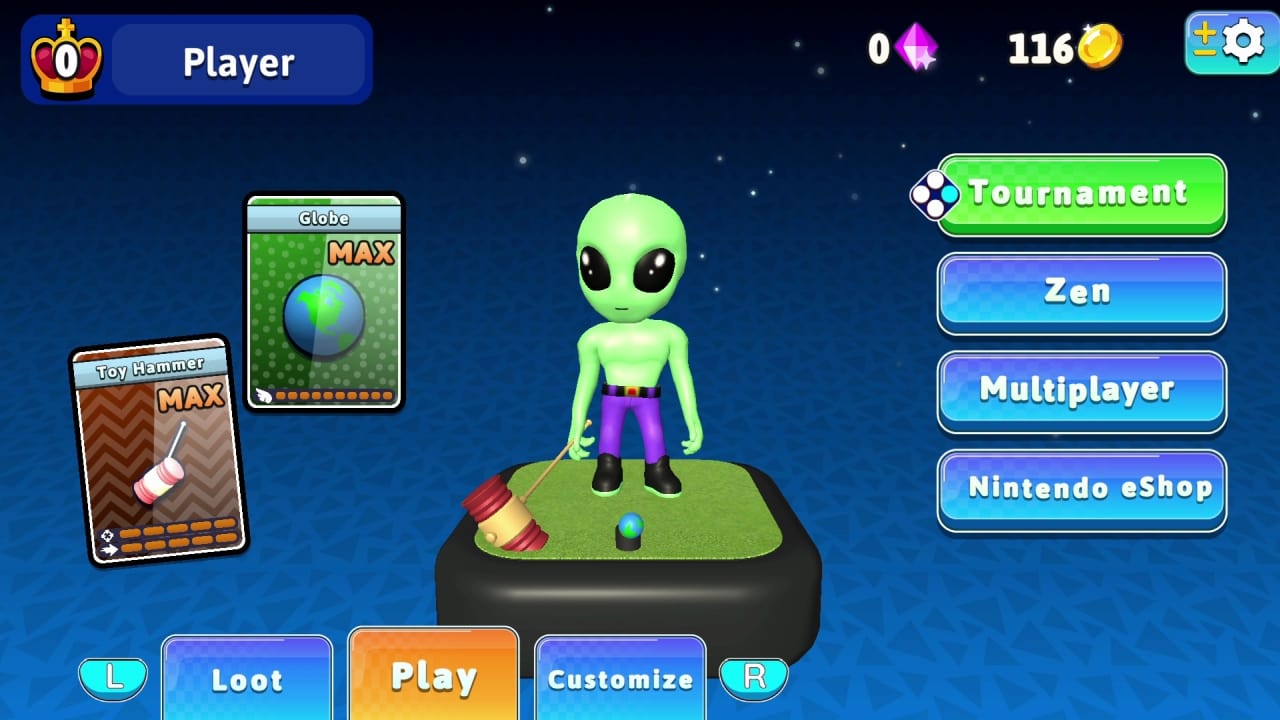Open the Nintendo eShop

tap(1081, 489)
